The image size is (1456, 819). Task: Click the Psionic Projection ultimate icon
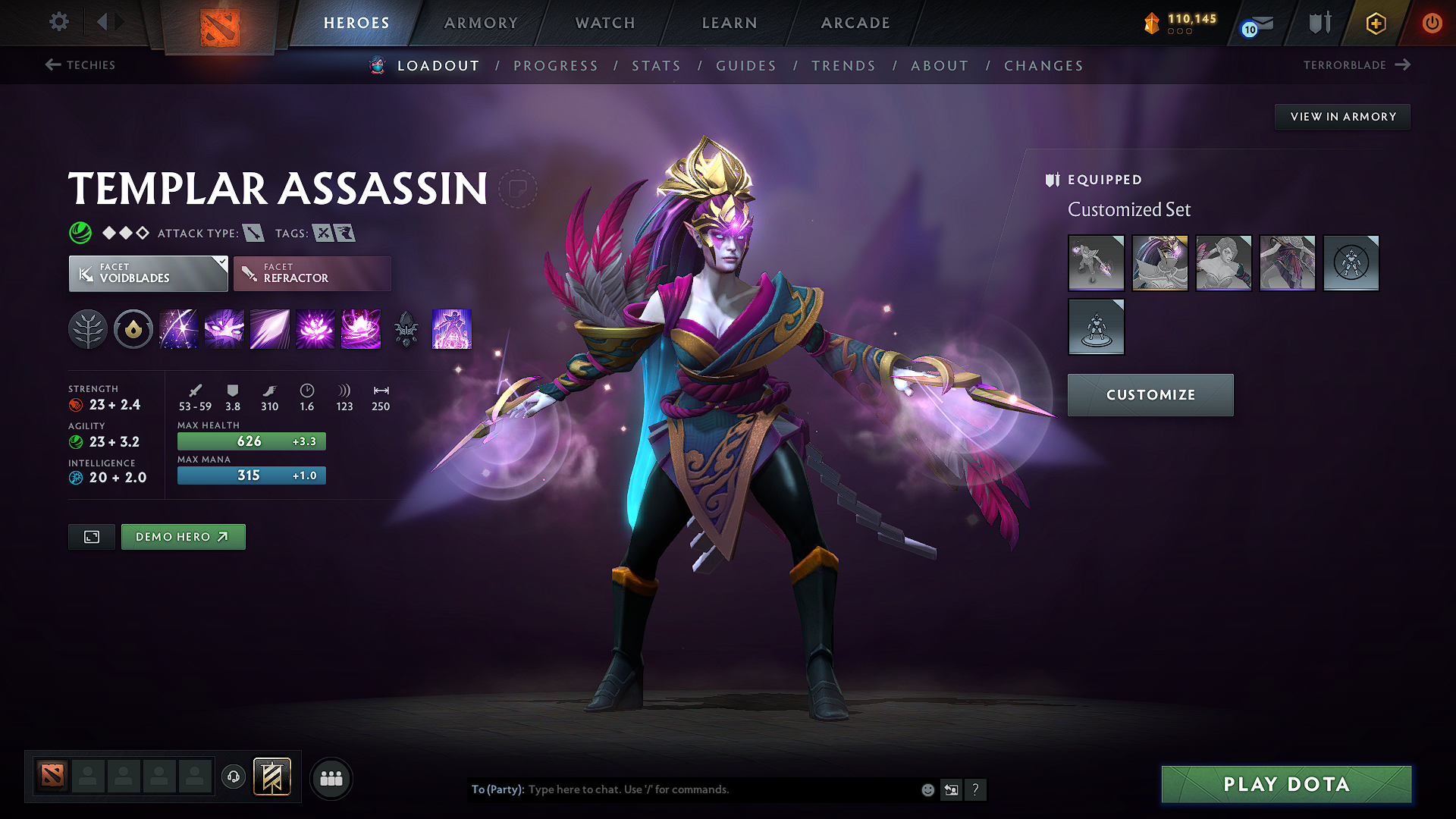pos(452,329)
